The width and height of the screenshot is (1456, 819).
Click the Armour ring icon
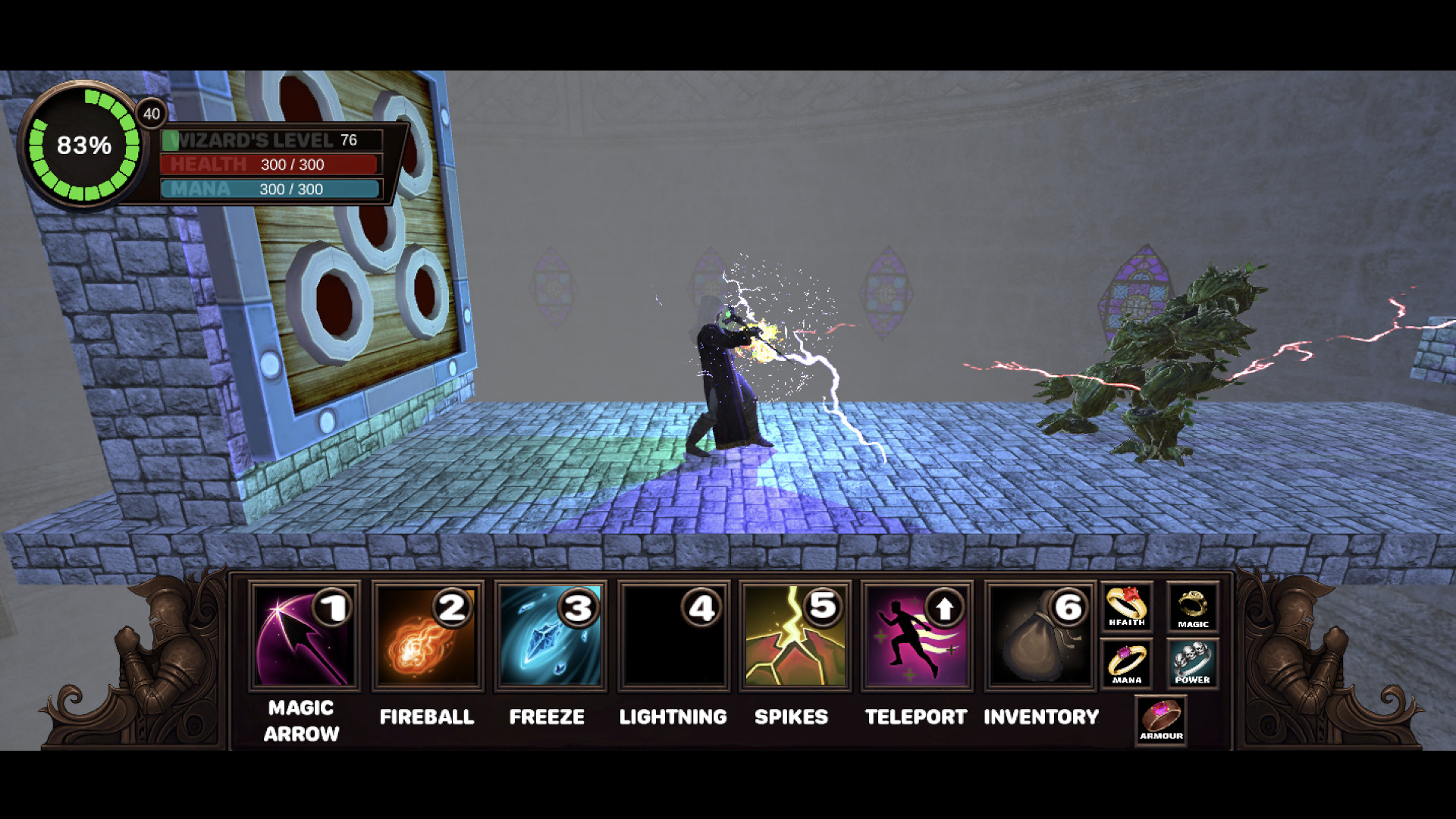coord(1160,720)
